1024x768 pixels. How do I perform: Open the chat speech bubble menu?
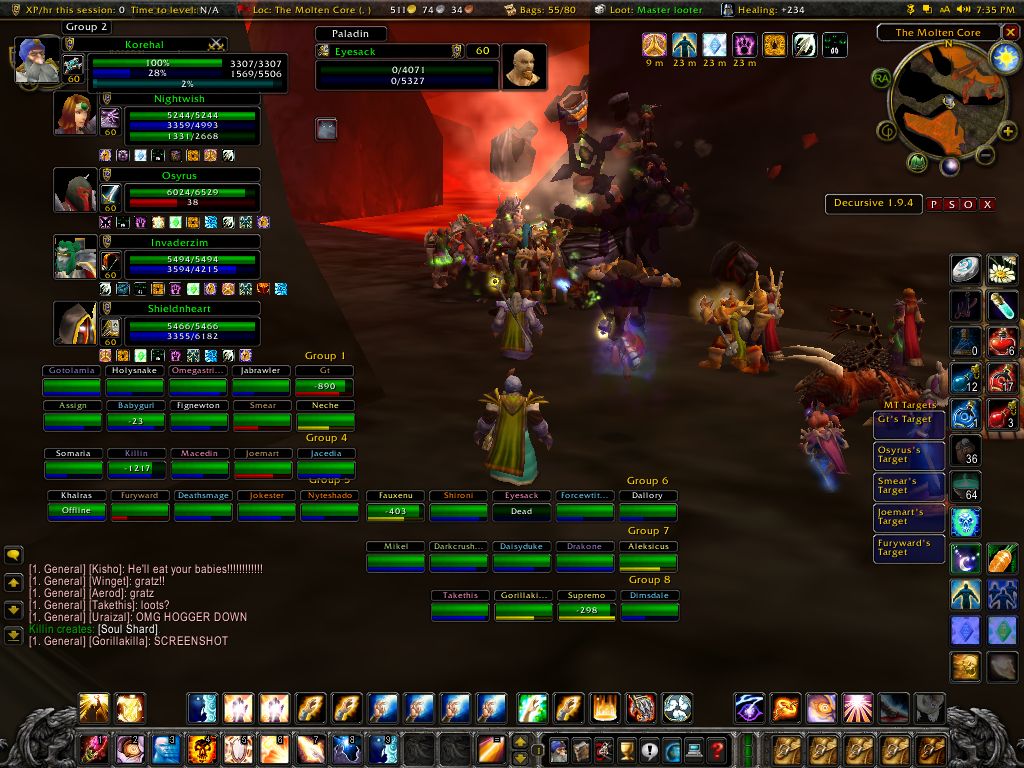(x=14, y=555)
